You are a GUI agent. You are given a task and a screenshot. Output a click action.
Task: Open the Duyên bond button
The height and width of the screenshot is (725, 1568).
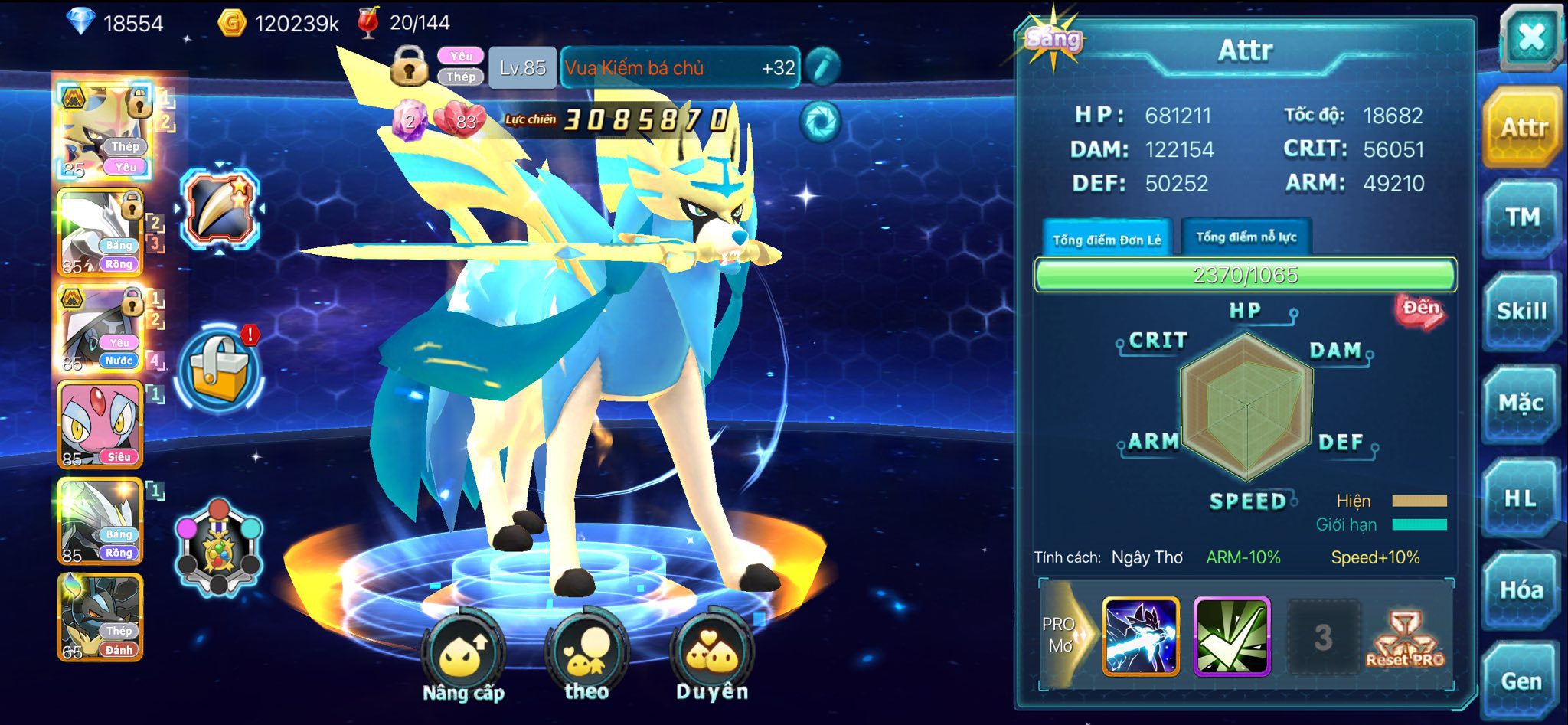(712, 655)
